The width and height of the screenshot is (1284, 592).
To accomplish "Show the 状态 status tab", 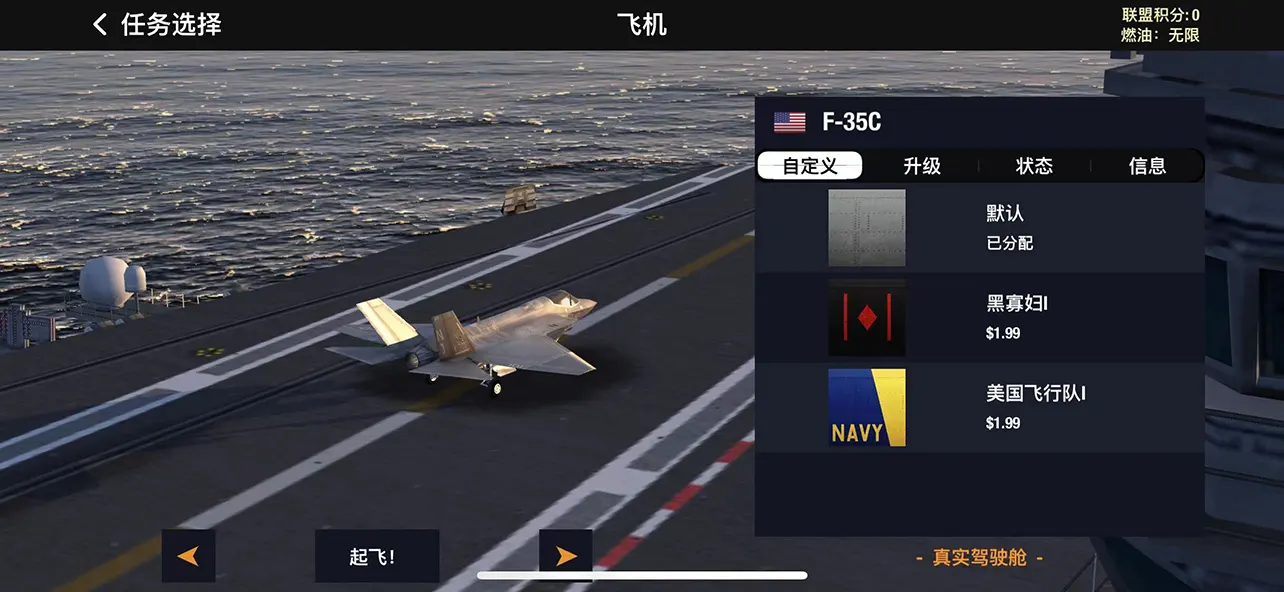I will (1034, 166).
